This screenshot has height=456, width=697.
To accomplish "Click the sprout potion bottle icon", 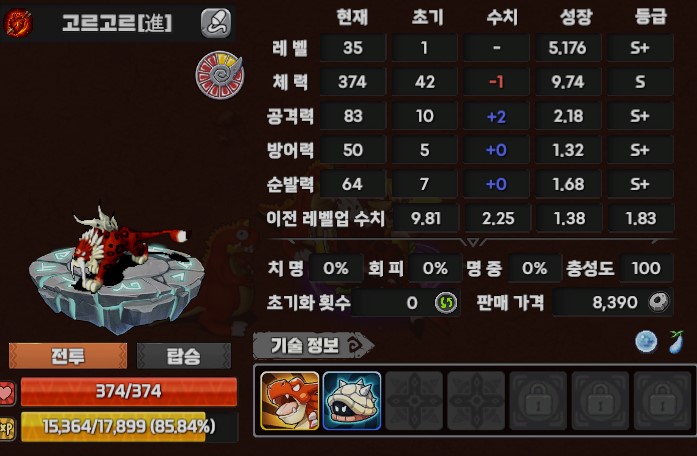I will click(678, 342).
